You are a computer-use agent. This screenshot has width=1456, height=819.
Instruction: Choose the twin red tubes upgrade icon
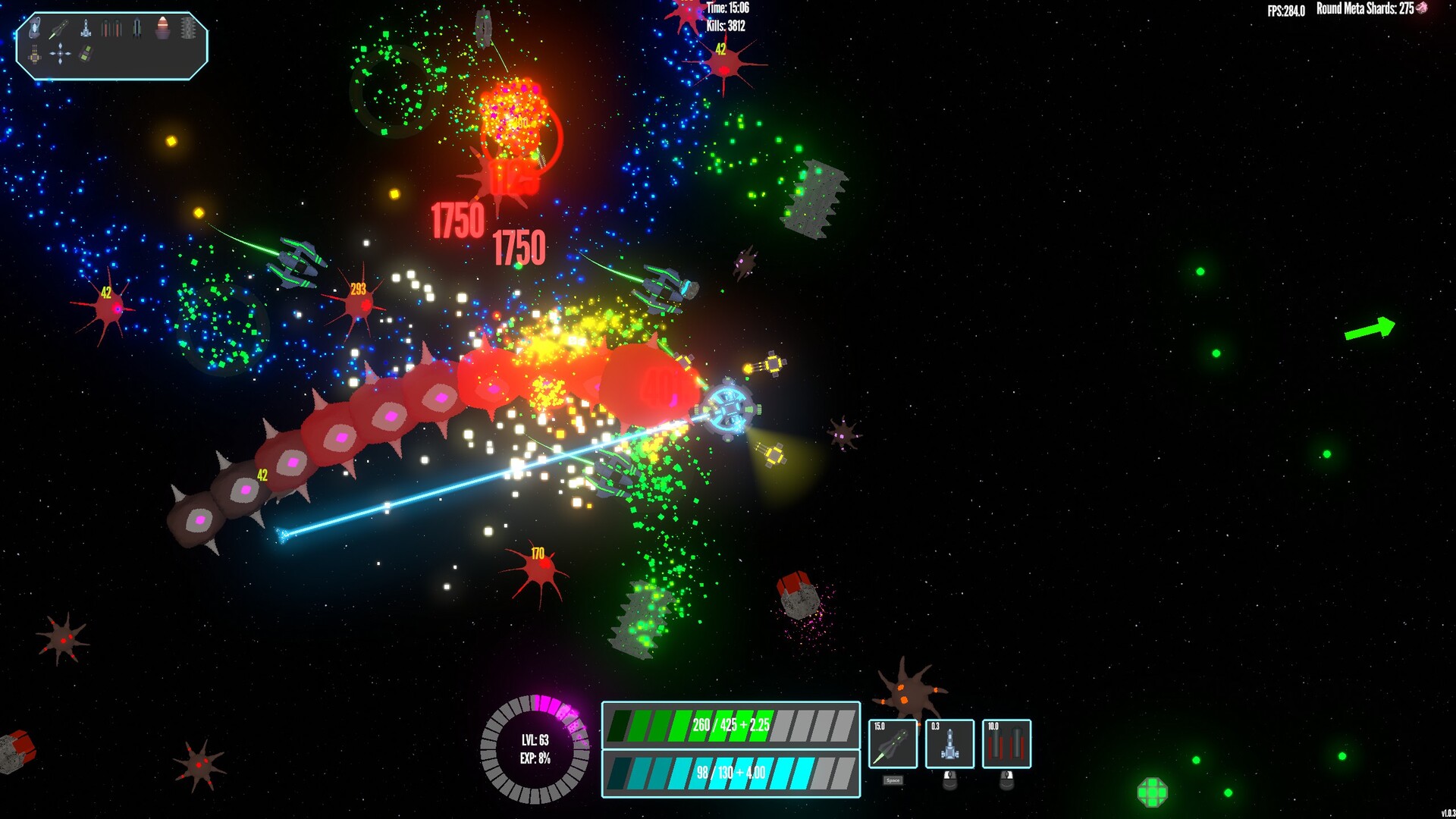coord(111,30)
